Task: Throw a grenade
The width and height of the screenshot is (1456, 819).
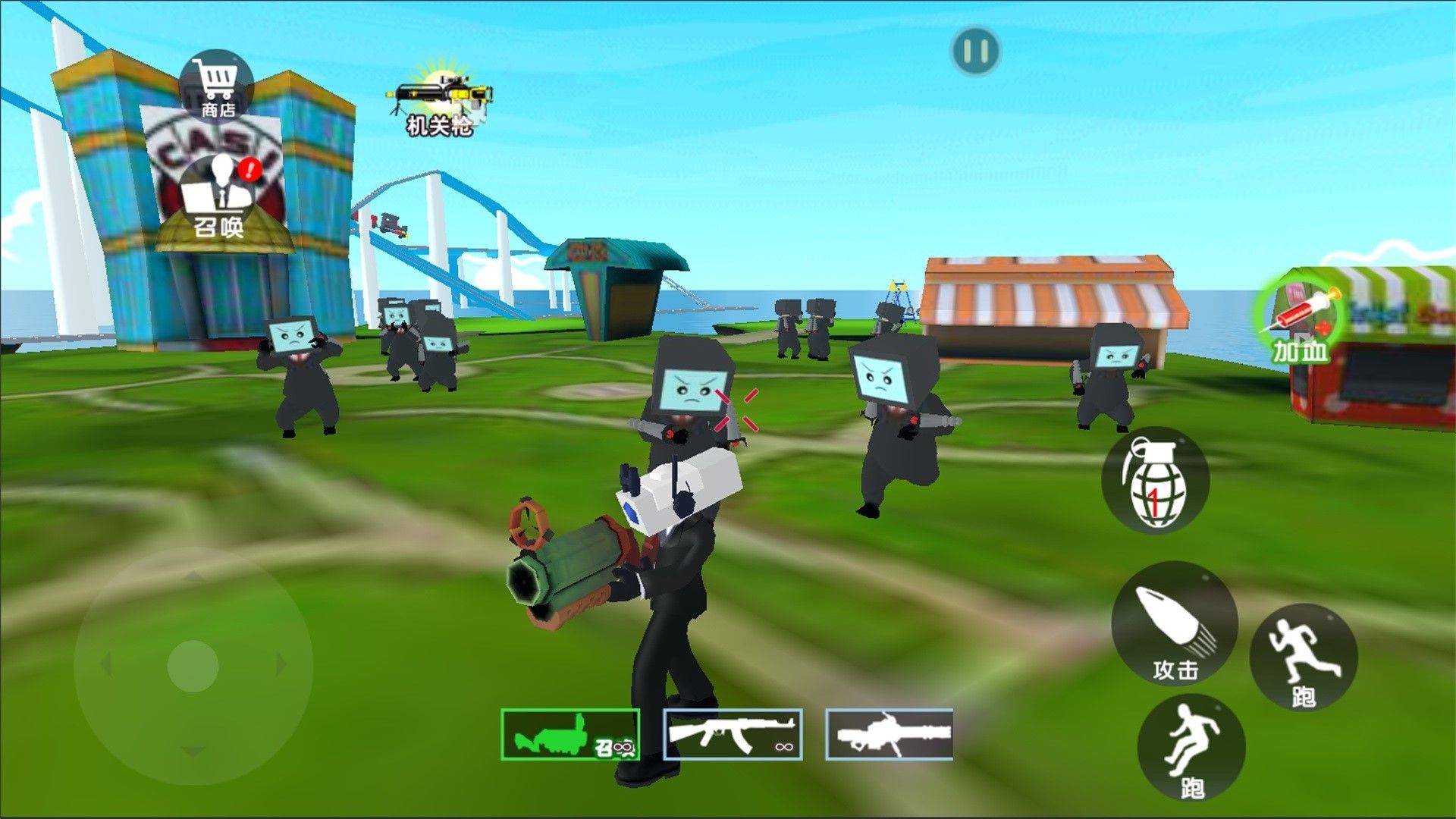Action: coord(1154,481)
